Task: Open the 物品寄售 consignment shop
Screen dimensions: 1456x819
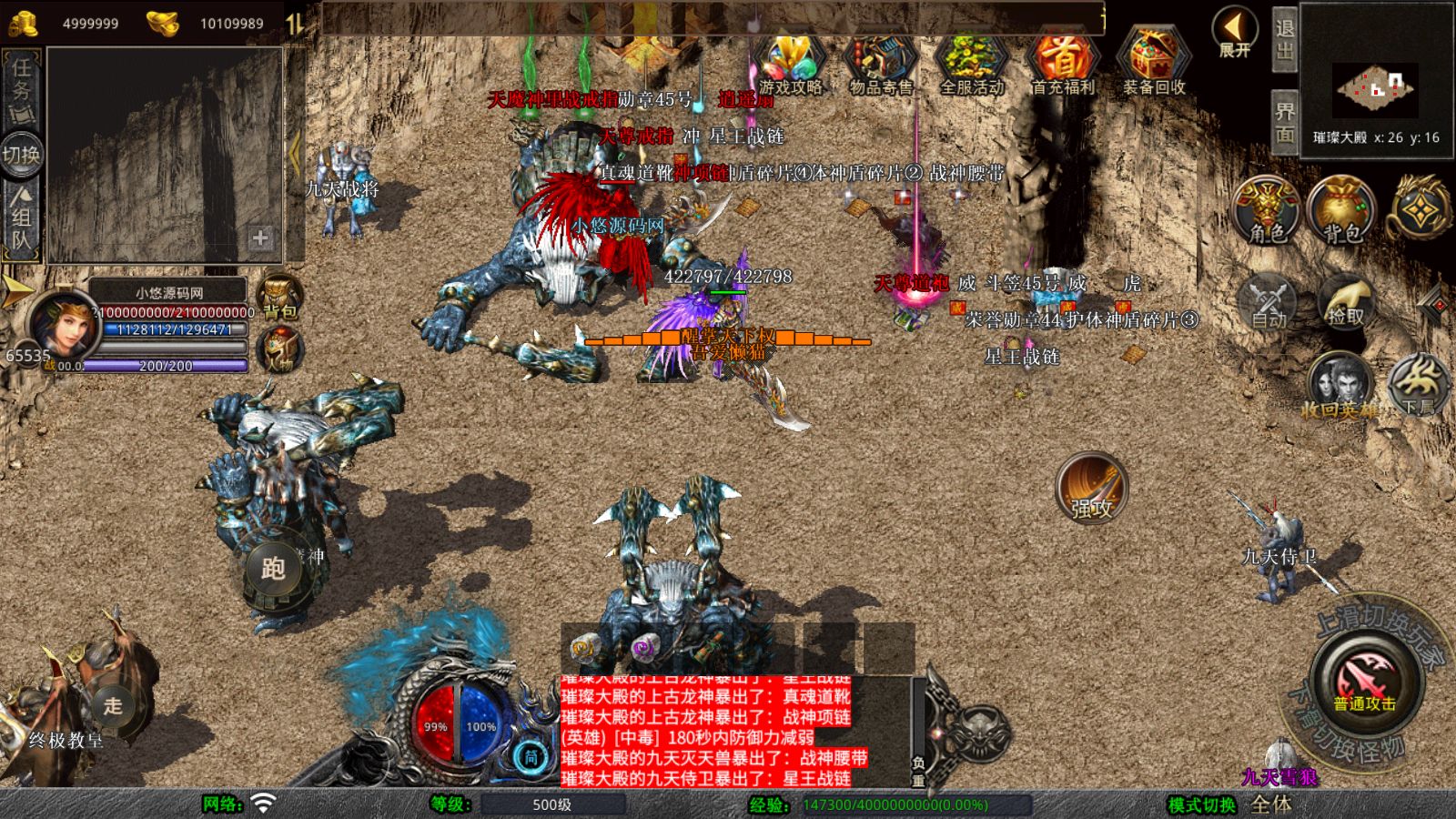Action: tap(880, 62)
